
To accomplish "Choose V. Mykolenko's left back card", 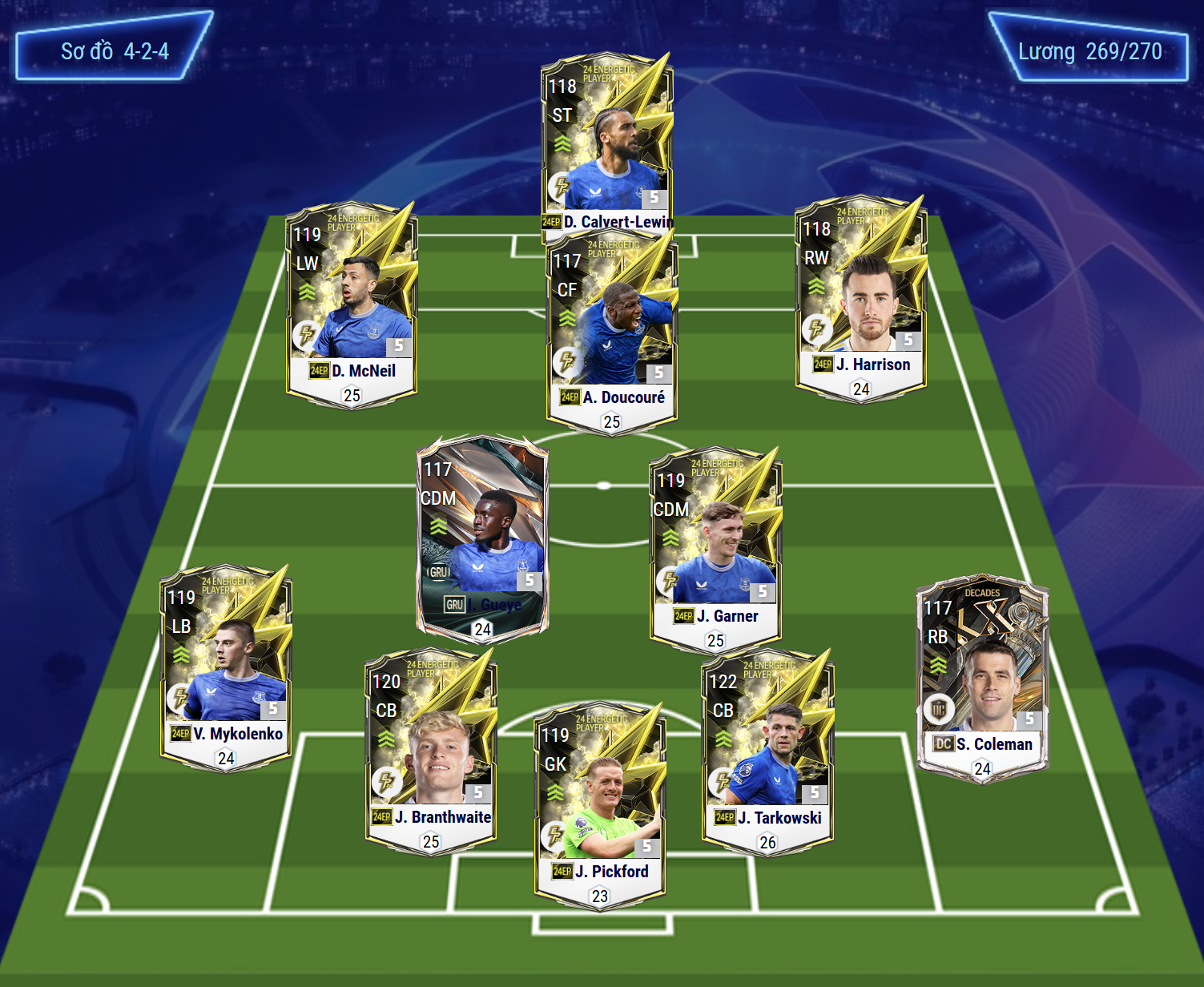I will tap(226, 667).
